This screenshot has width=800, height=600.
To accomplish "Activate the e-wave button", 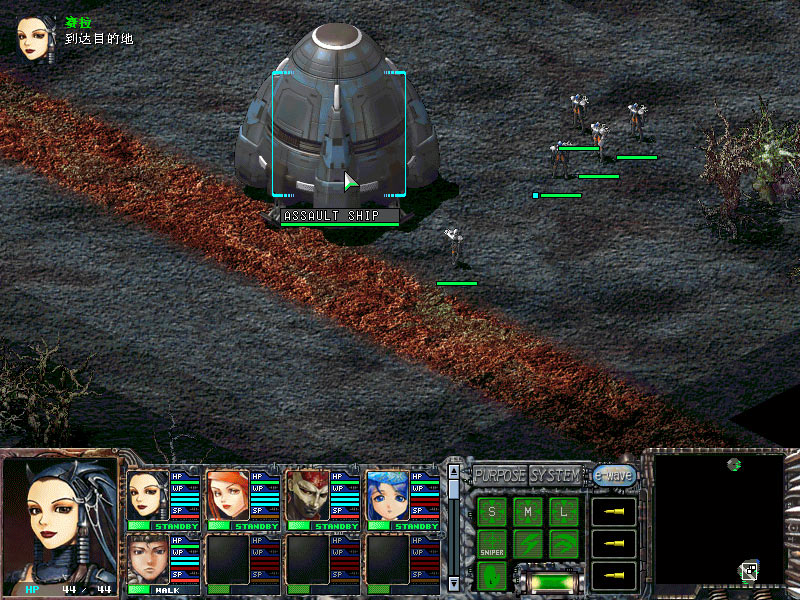I will [614, 476].
